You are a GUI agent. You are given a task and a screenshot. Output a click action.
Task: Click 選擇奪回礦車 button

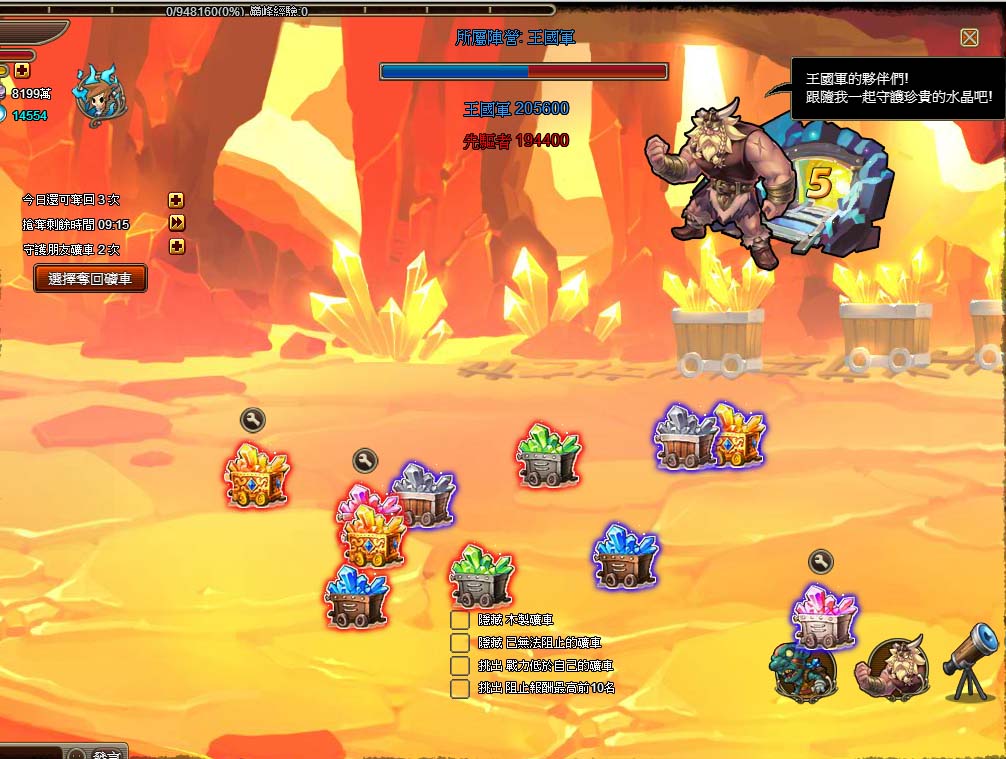(x=91, y=279)
